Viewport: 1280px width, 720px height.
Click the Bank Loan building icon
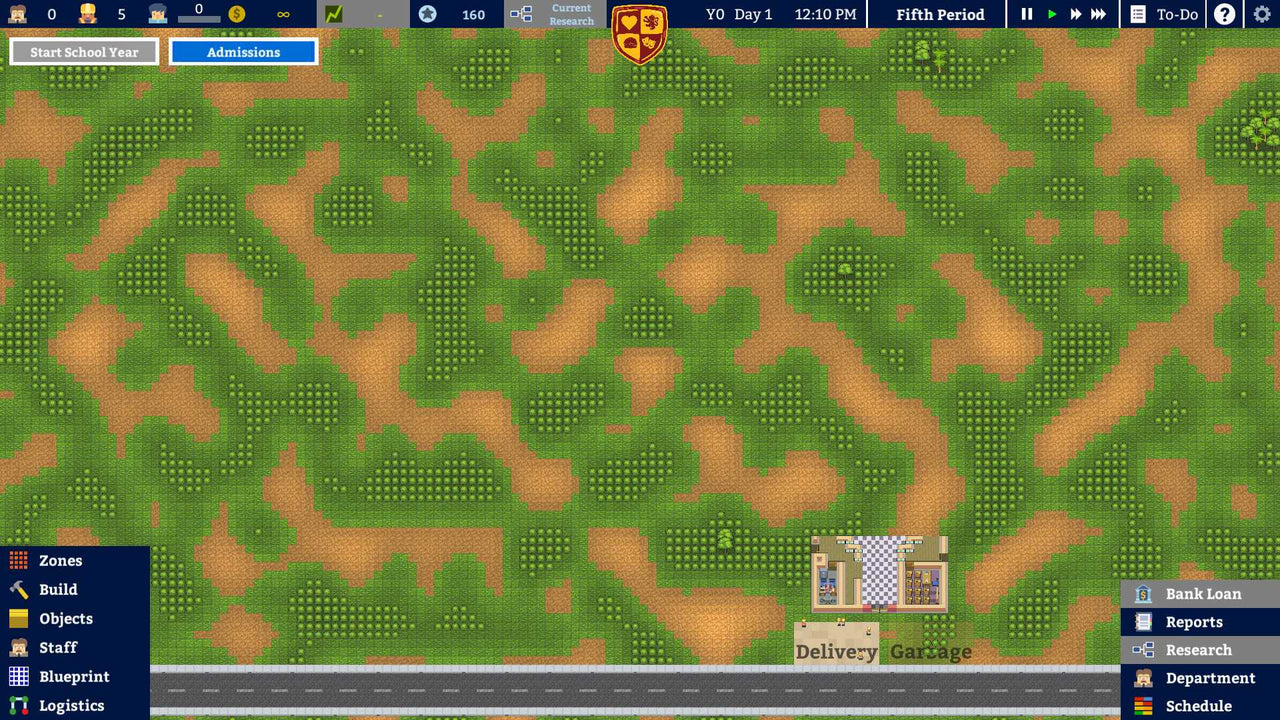[x=1142, y=593]
